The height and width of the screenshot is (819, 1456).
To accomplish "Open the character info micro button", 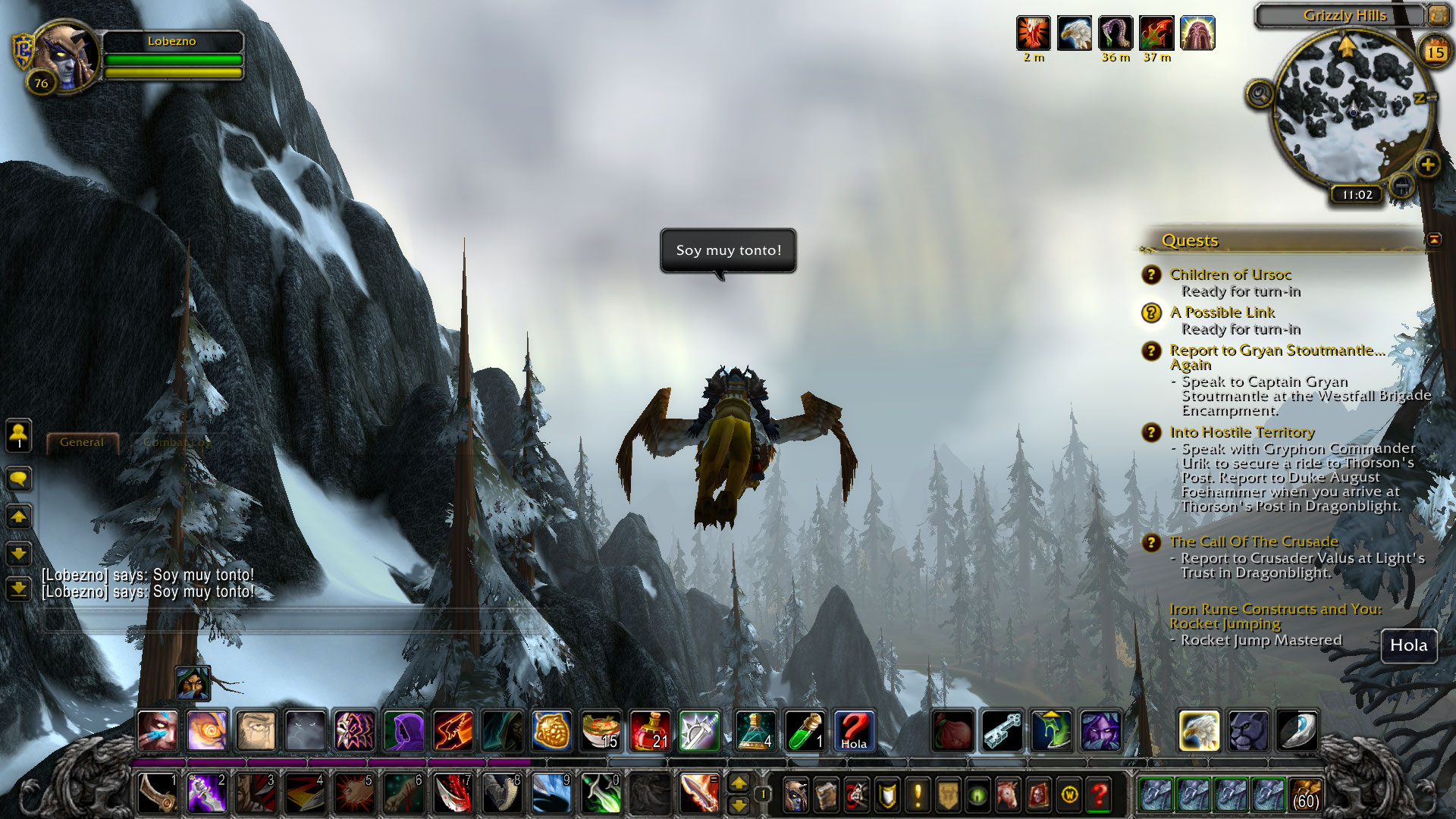I will coord(795,795).
